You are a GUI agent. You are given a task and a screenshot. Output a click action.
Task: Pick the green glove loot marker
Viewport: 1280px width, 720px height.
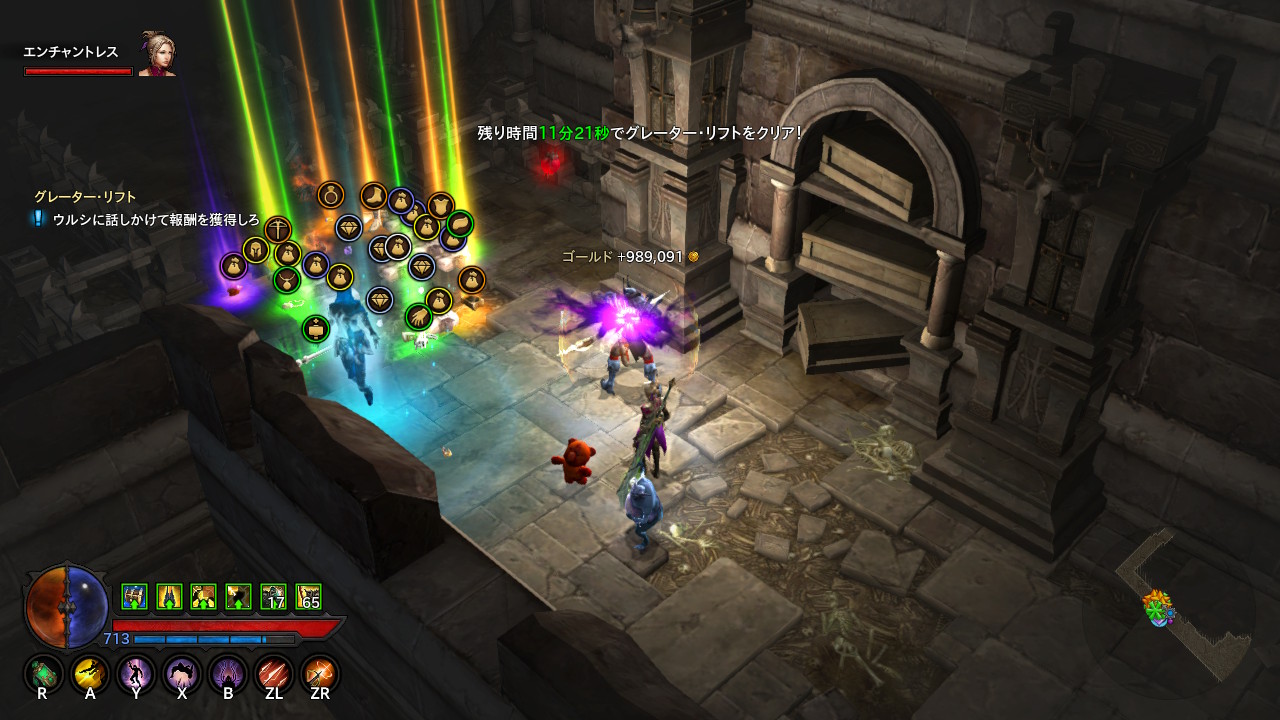coord(418,317)
